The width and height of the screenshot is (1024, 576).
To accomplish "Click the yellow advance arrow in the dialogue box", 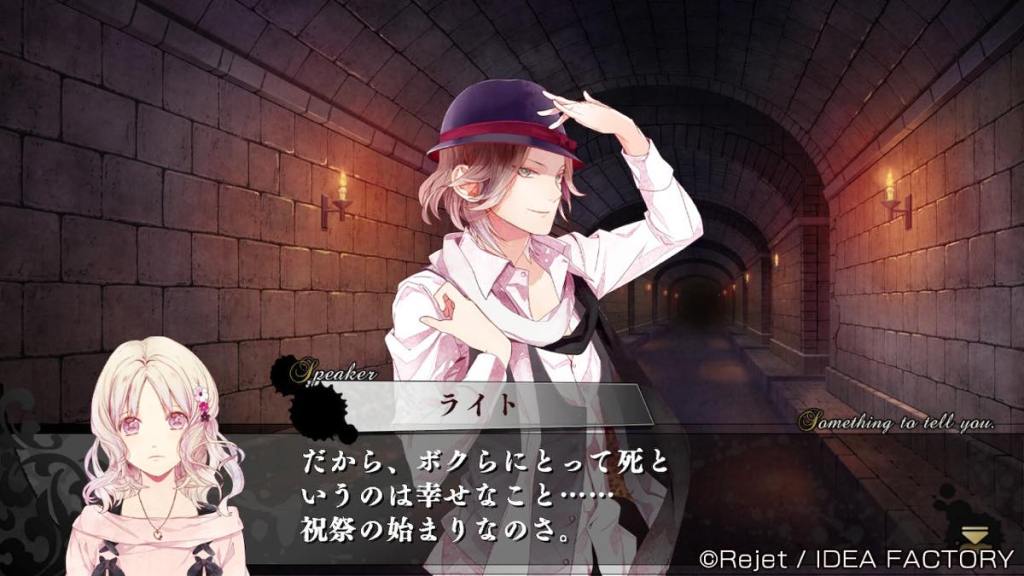I will [x=974, y=535].
